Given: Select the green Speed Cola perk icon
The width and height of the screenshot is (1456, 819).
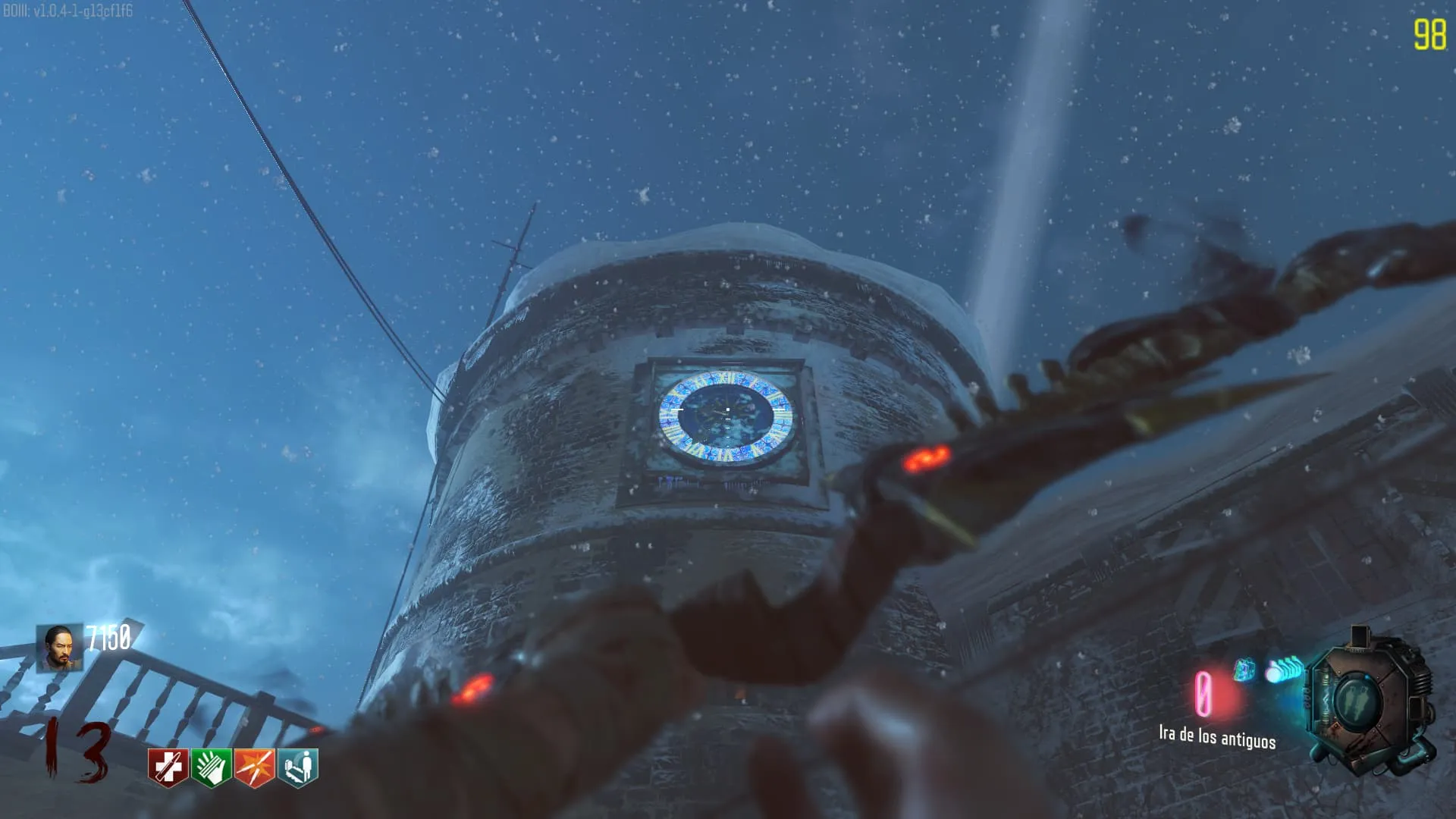Looking at the screenshot, I should (x=211, y=767).
